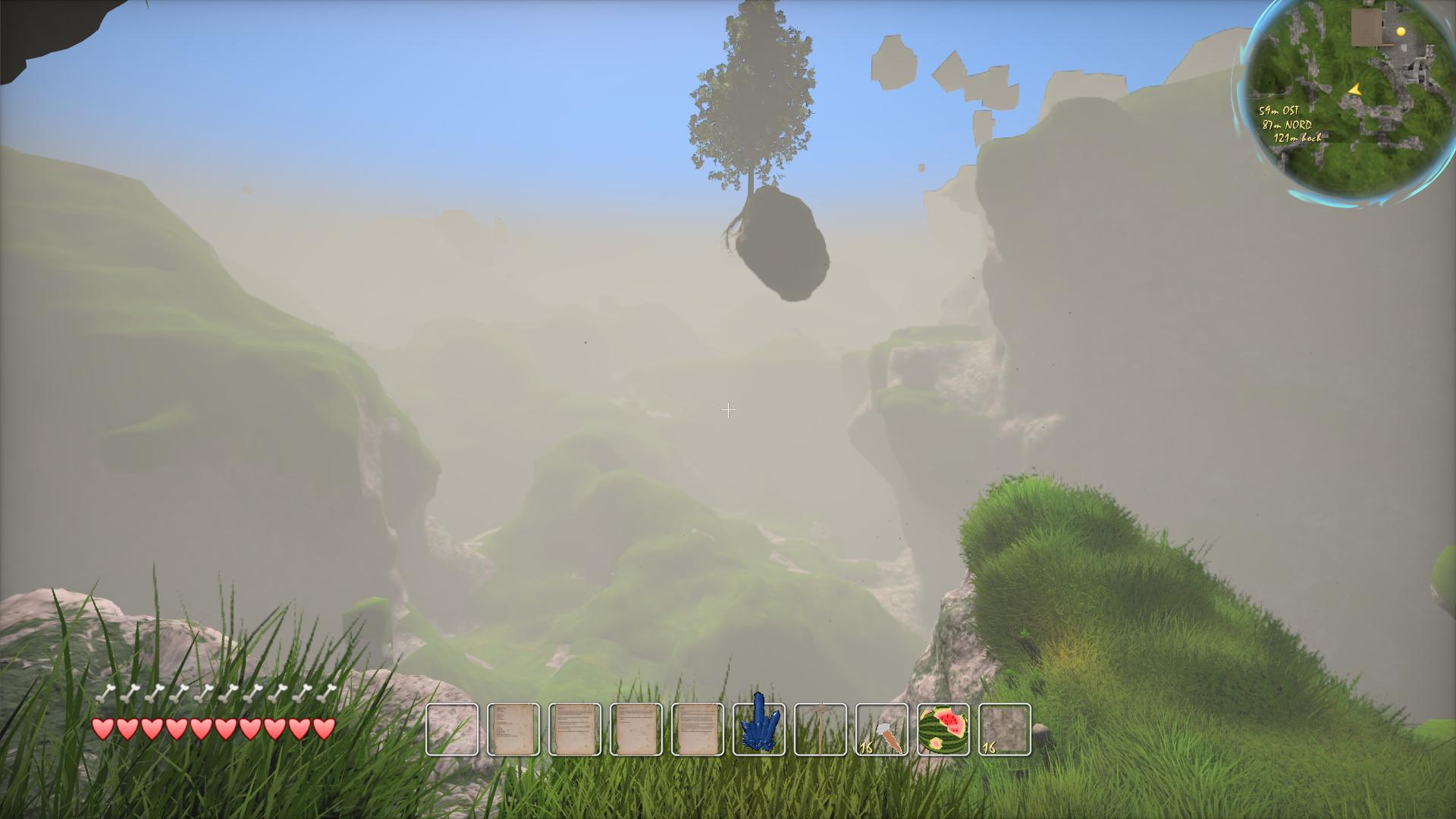Image resolution: width=1456 pixels, height=819 pixels.
Task: Select the stone-headed tool stack slot
Action: (882, 730)
